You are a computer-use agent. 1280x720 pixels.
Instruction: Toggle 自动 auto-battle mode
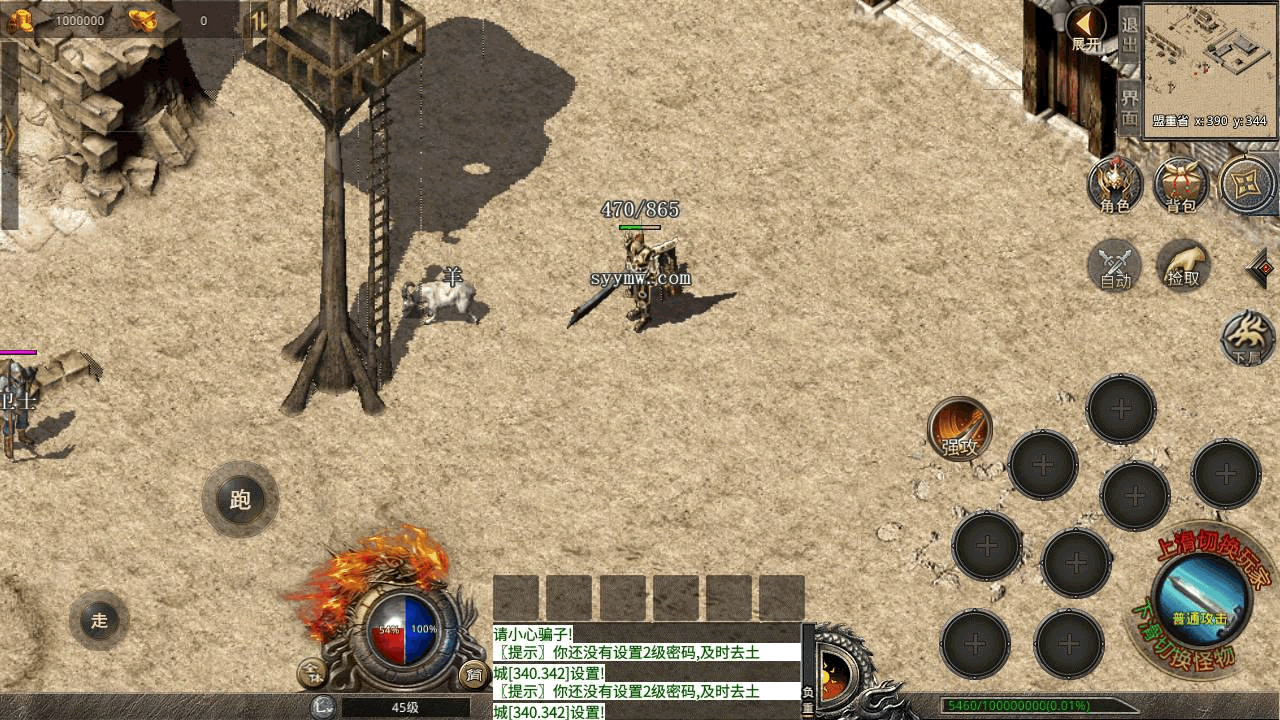1115,265
